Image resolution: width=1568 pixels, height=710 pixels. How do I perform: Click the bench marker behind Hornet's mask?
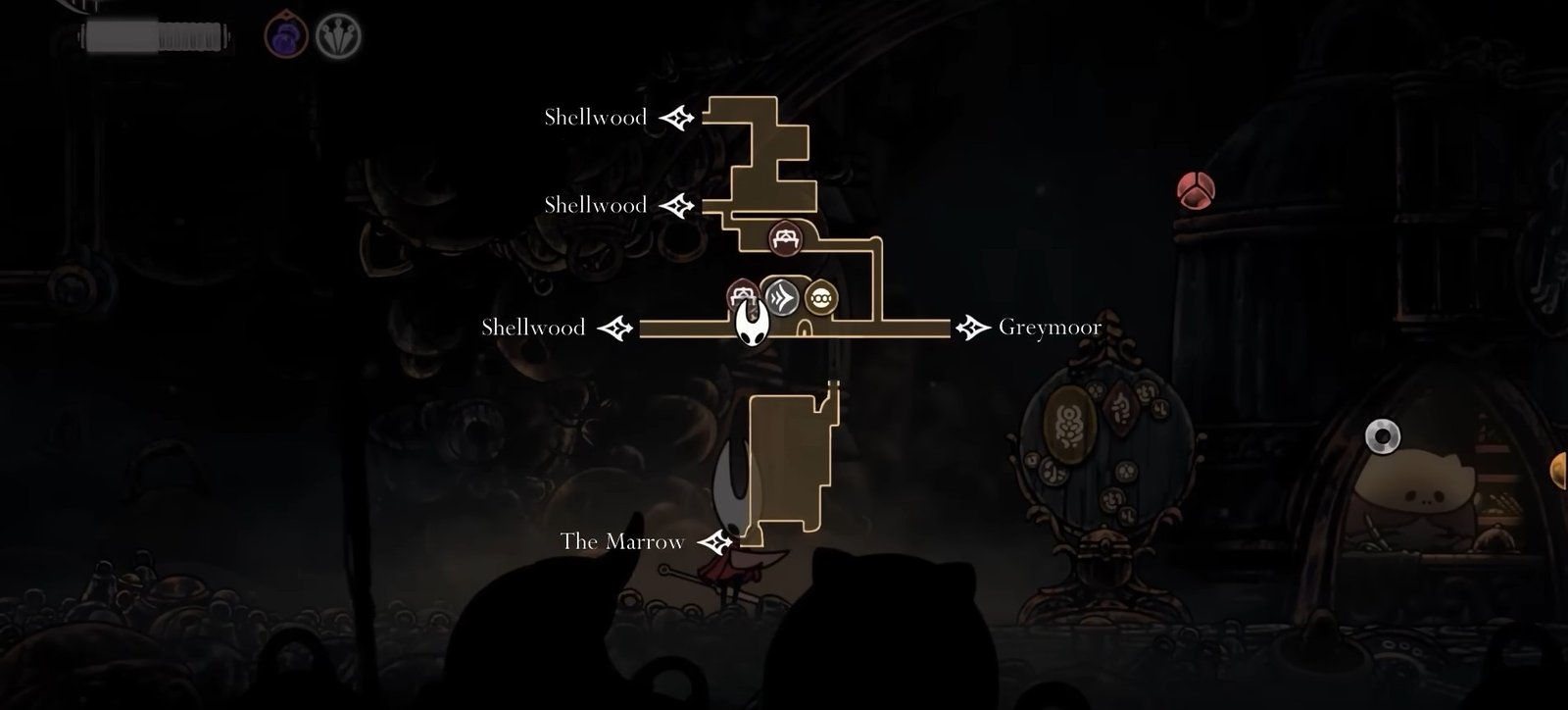point(739,292)
